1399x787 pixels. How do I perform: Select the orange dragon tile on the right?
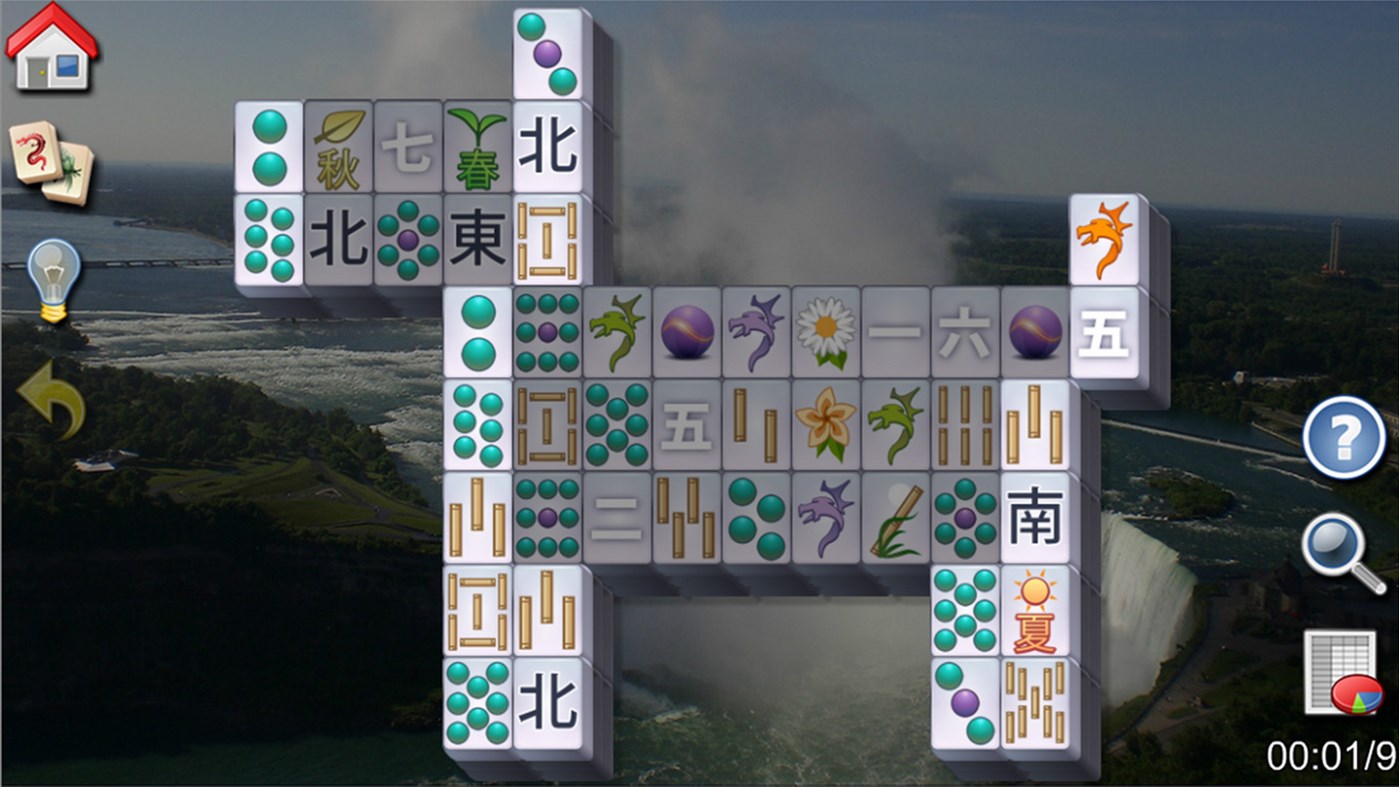(1104, 240)
